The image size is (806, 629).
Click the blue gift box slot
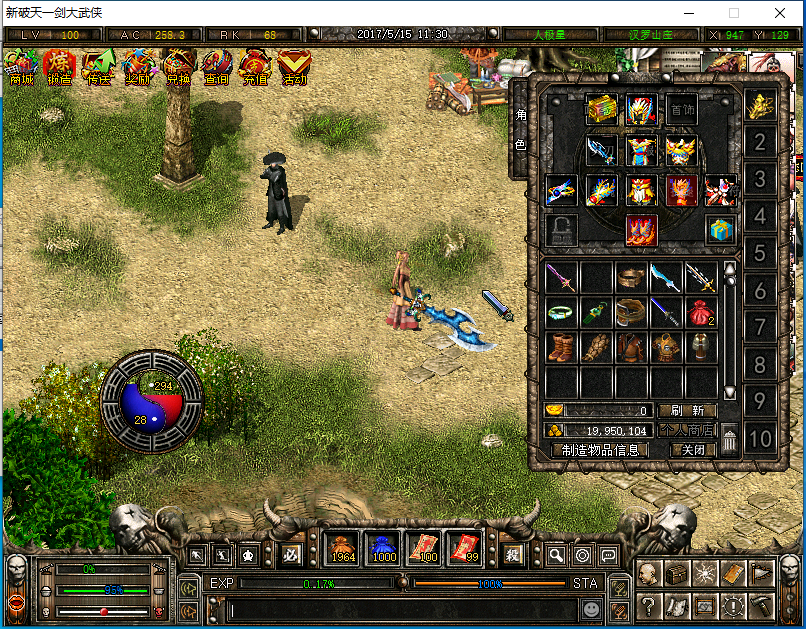tap(719, 230)
